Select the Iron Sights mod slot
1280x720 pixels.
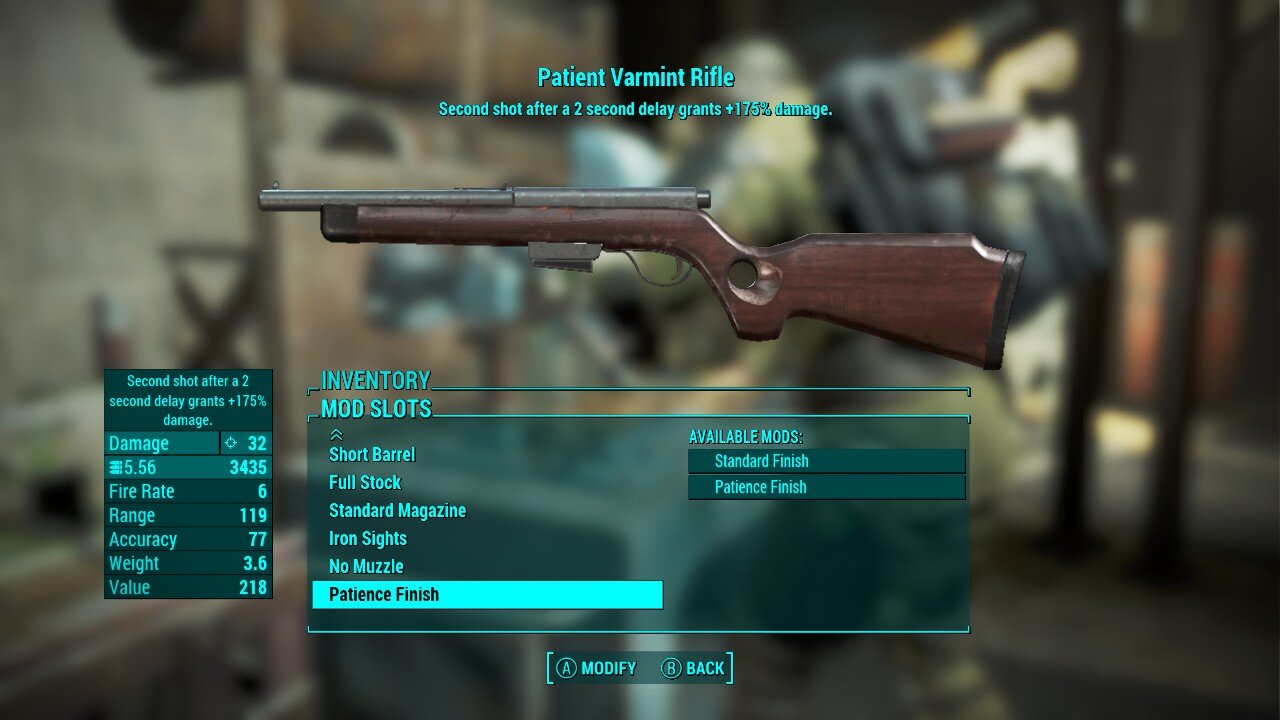[x=368, y=538]
